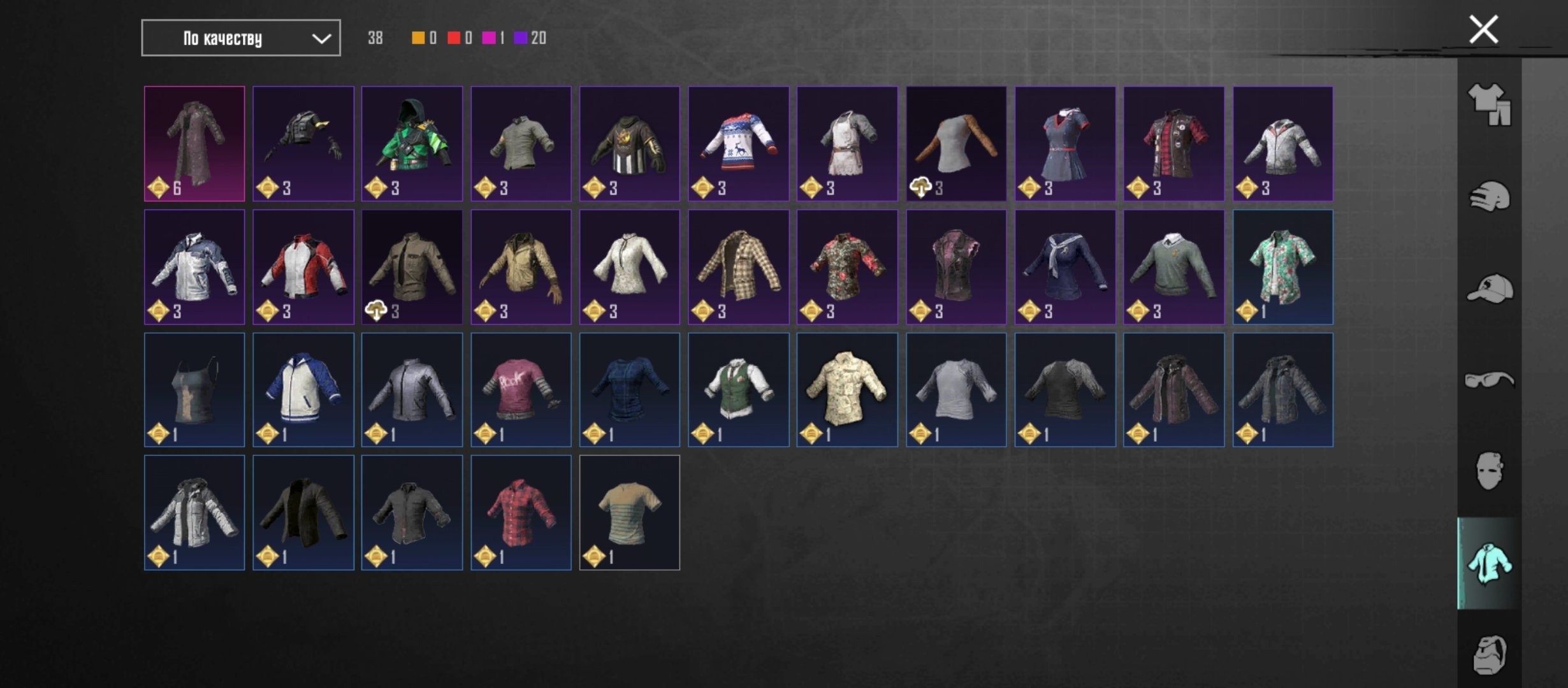Select the reindeer Christmas sweater
Screen dimensions: 1568x688
pyautogui.click(x=738, y=144)
